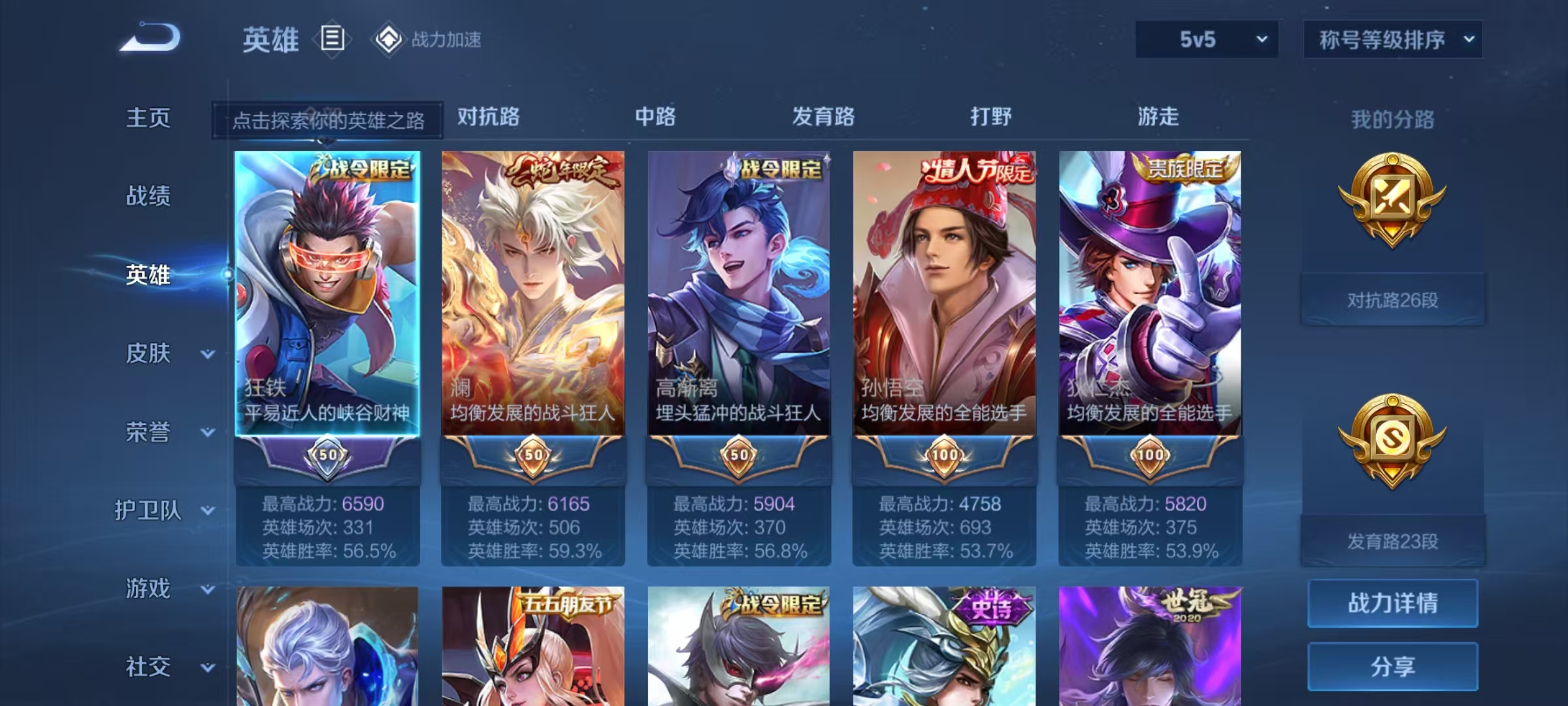Click the 分享 button

coord(1392,668)
